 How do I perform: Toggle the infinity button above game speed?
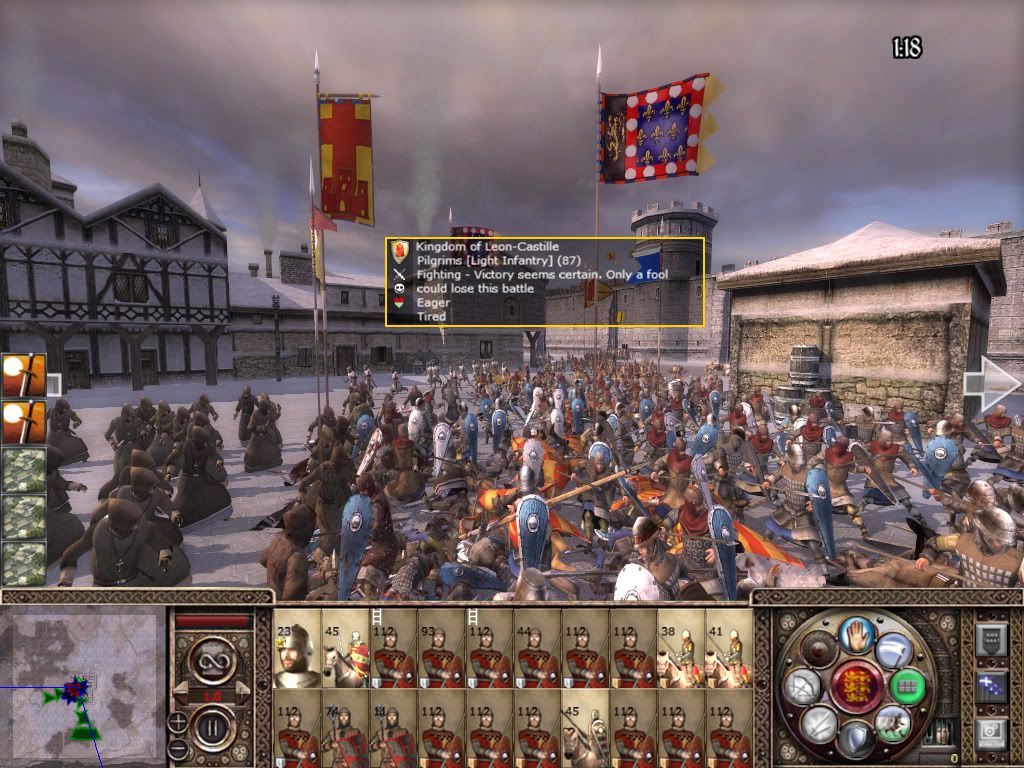pyautogui.click(x=212, y=660)
